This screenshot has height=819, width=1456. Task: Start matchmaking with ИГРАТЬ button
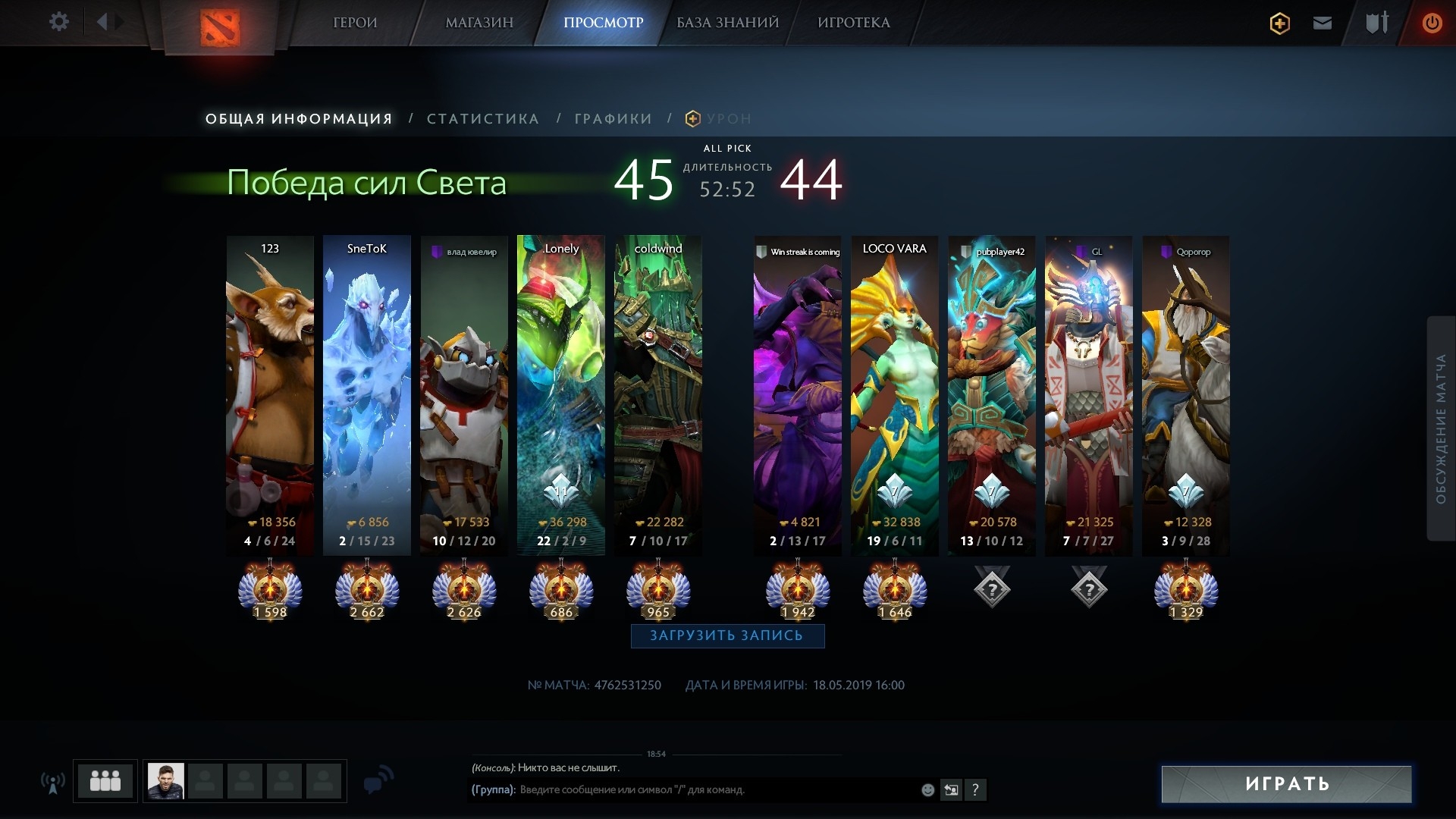click(x=1286, y=784)
